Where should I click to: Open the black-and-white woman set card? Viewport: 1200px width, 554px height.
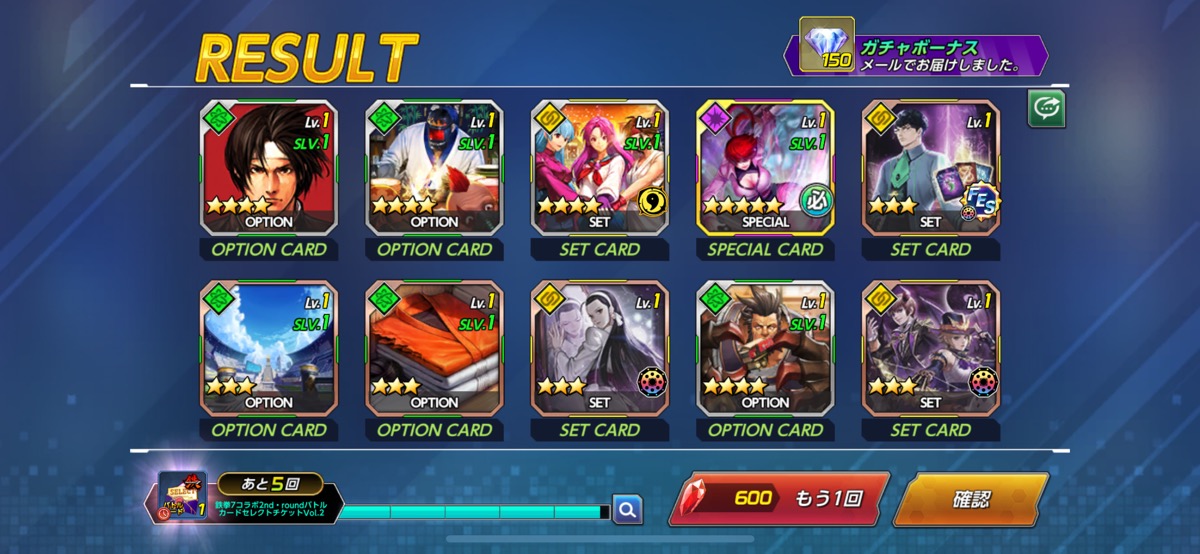tap(599, 348)
